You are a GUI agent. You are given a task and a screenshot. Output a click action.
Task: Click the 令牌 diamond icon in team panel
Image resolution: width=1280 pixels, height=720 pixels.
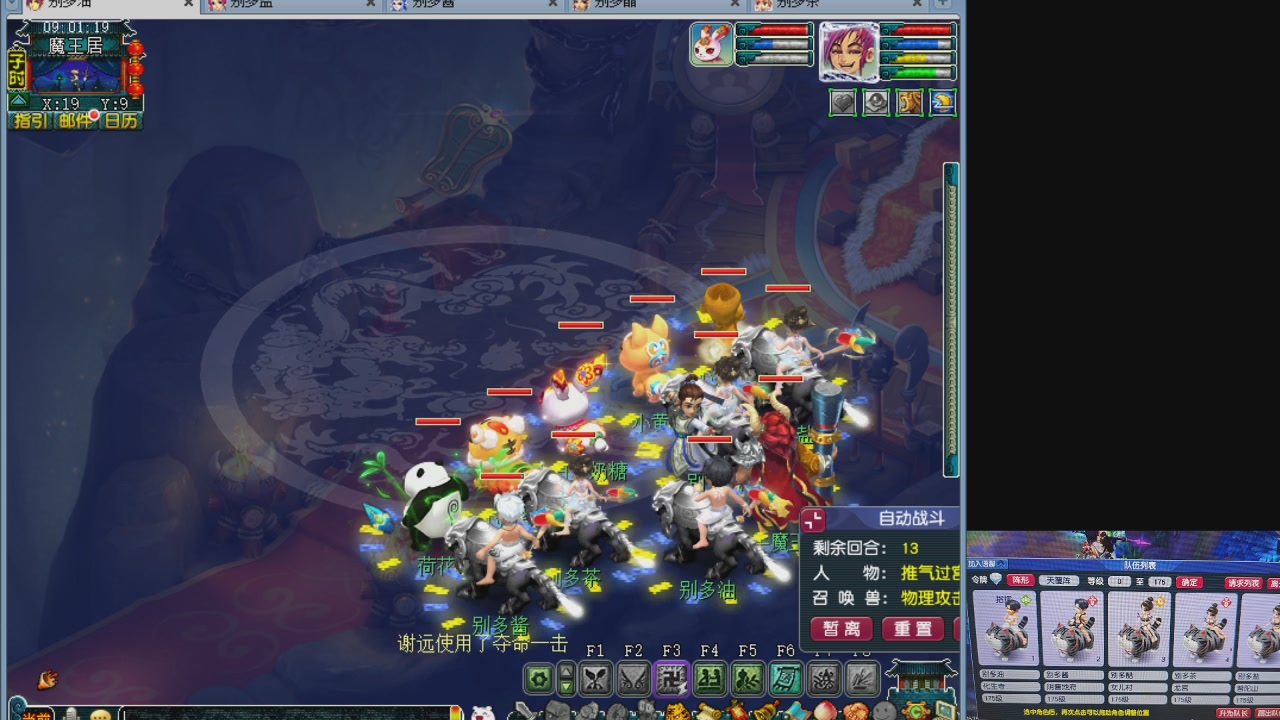(996, 580)
